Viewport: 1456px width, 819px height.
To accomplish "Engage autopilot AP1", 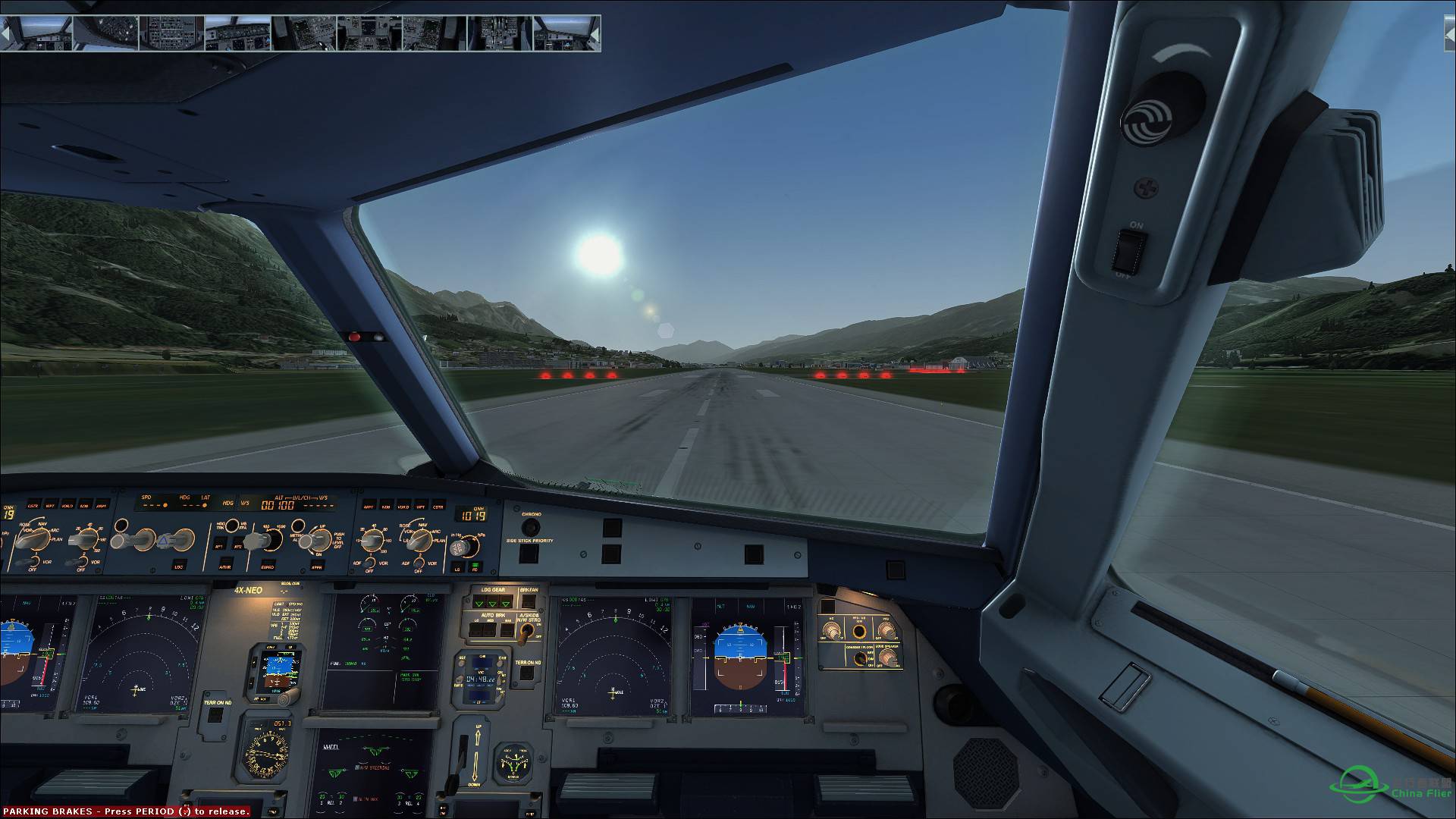I will tap(219, 545).
